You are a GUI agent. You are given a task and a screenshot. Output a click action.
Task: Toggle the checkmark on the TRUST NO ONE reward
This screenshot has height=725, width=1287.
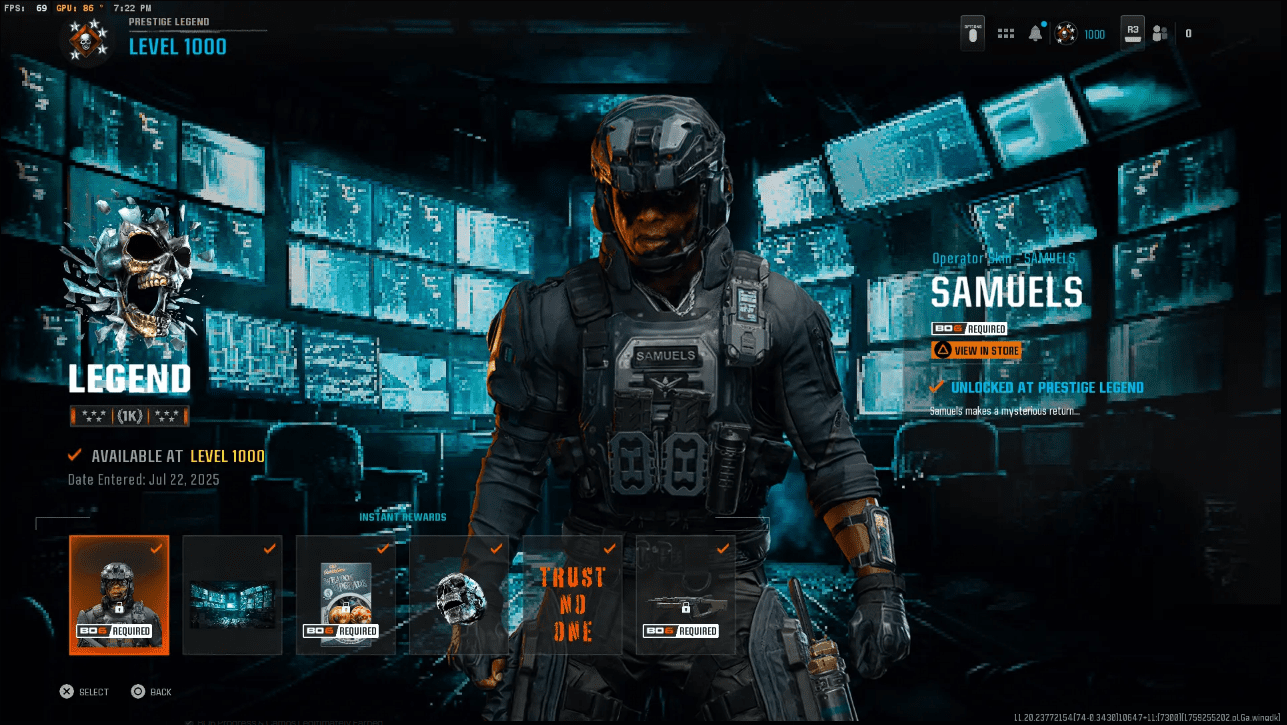(610, 548)
